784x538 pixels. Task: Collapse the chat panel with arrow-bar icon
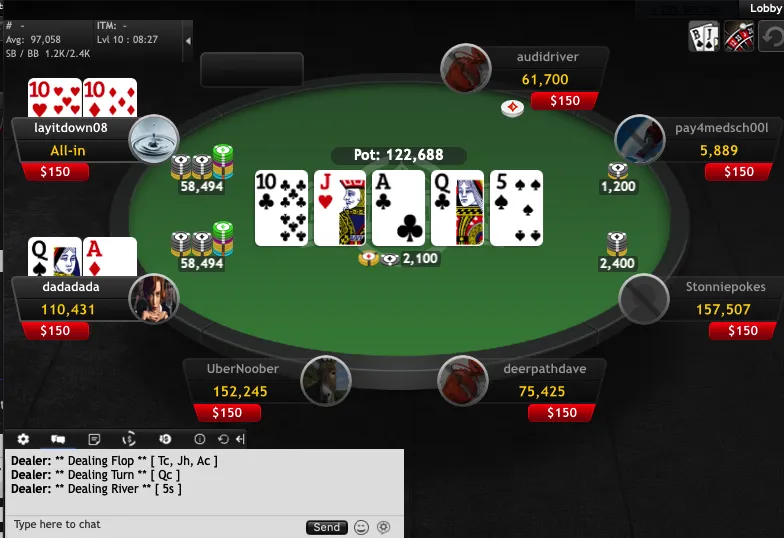coord(240,439)
